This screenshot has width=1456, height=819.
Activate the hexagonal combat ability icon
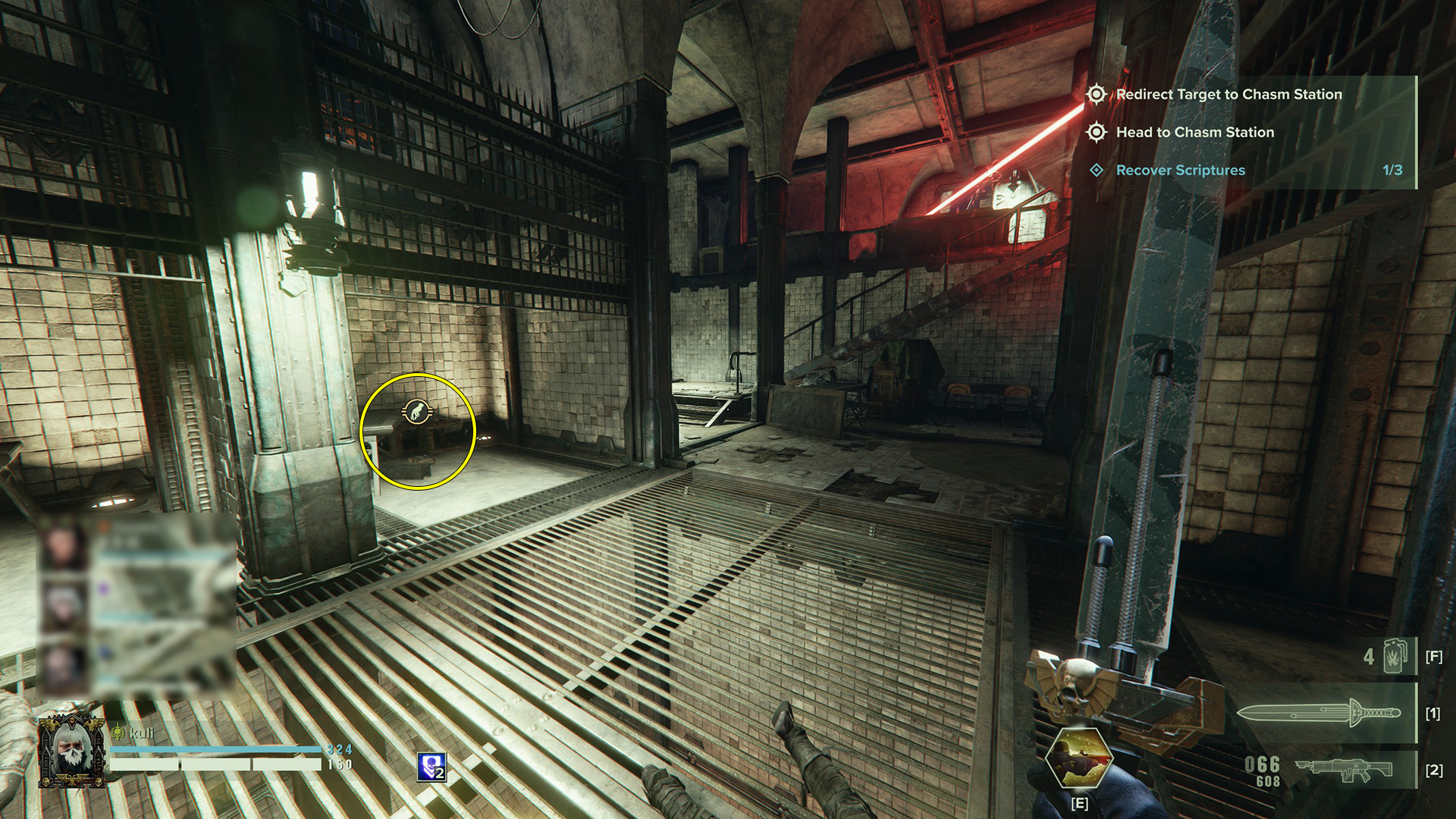tap(1078, 759)
